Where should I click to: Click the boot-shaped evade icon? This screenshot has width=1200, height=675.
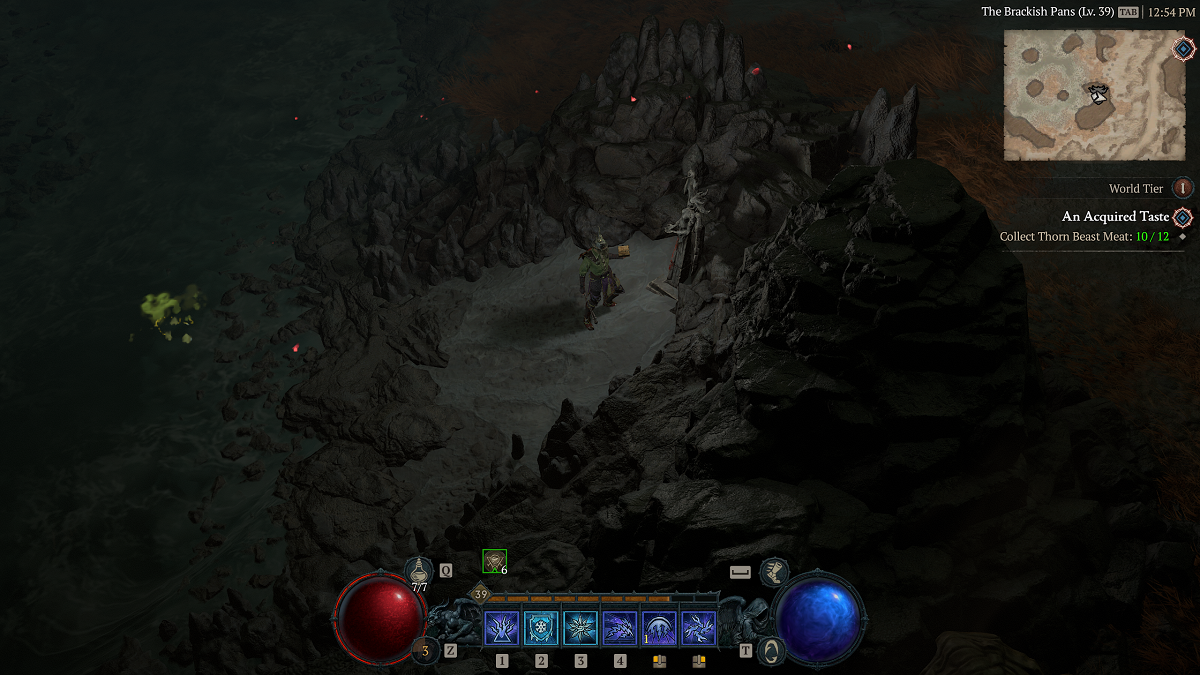coord(773,572)
